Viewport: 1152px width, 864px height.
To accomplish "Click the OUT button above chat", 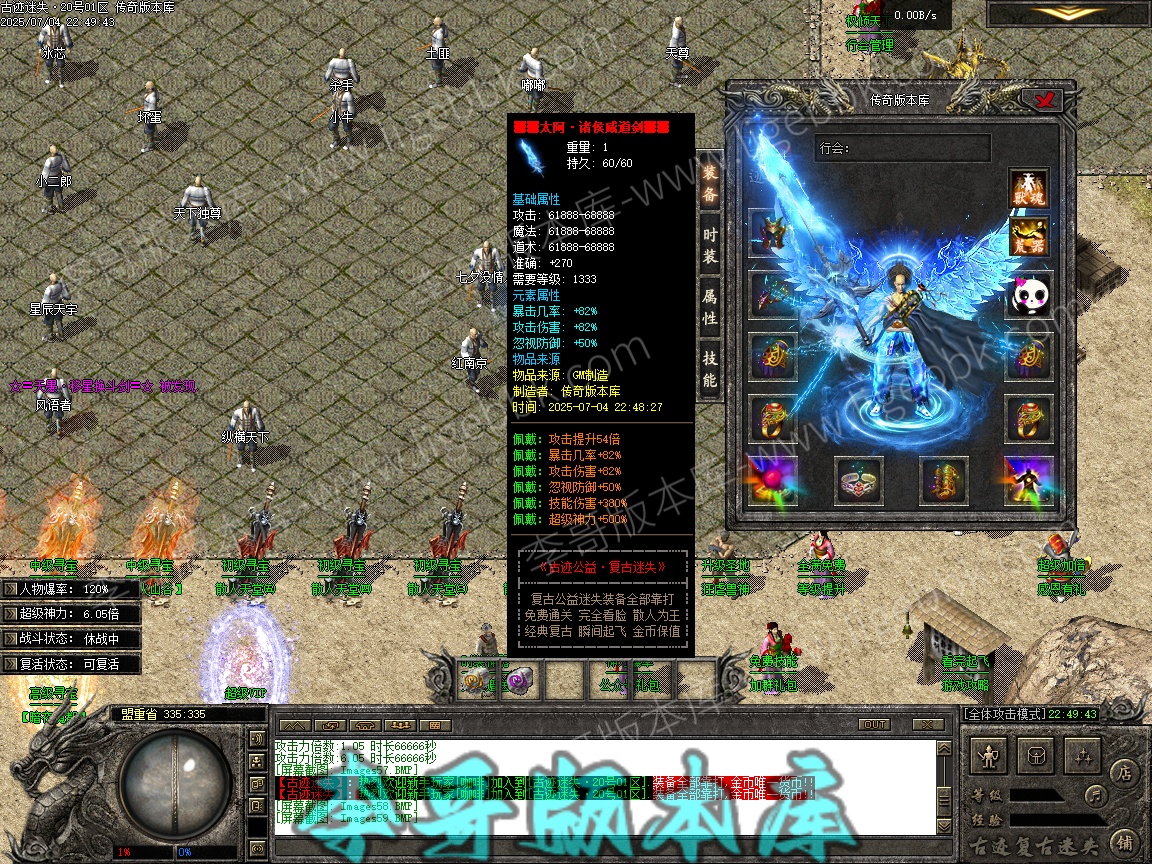I will (x=874, y=725).
